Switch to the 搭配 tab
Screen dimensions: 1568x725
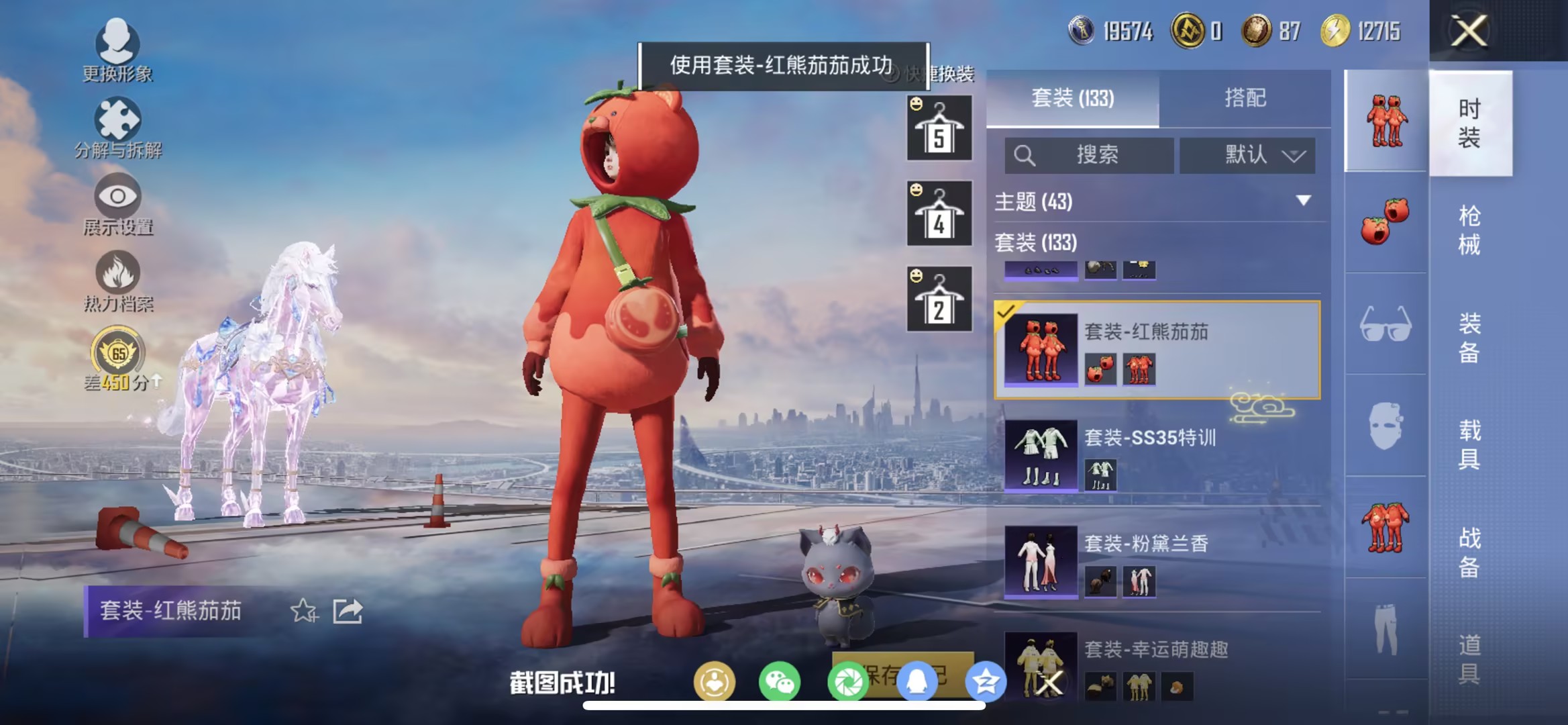pyautogui.click(x=1247, y=98)
